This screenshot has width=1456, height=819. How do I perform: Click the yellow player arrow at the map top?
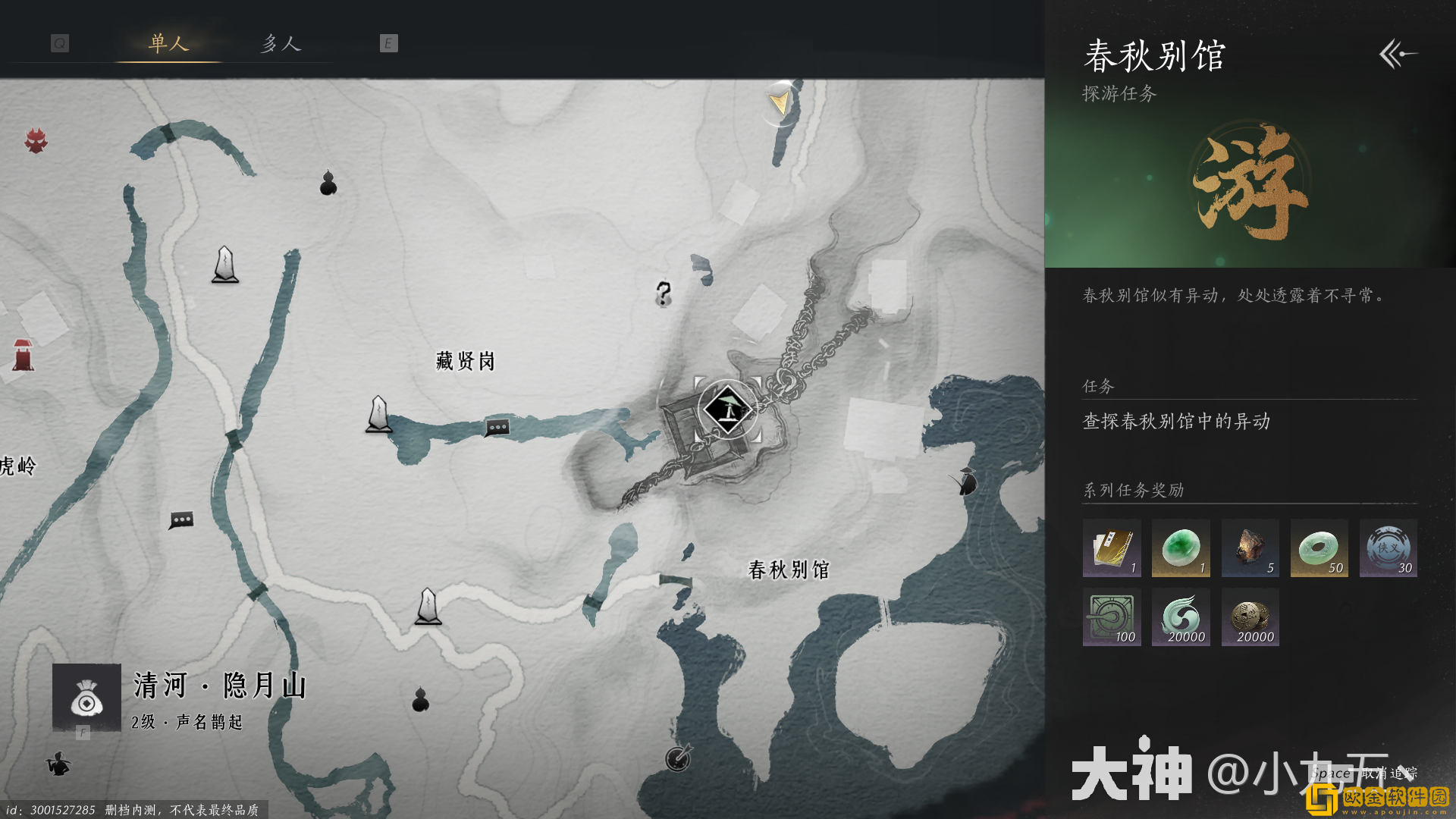777,99
